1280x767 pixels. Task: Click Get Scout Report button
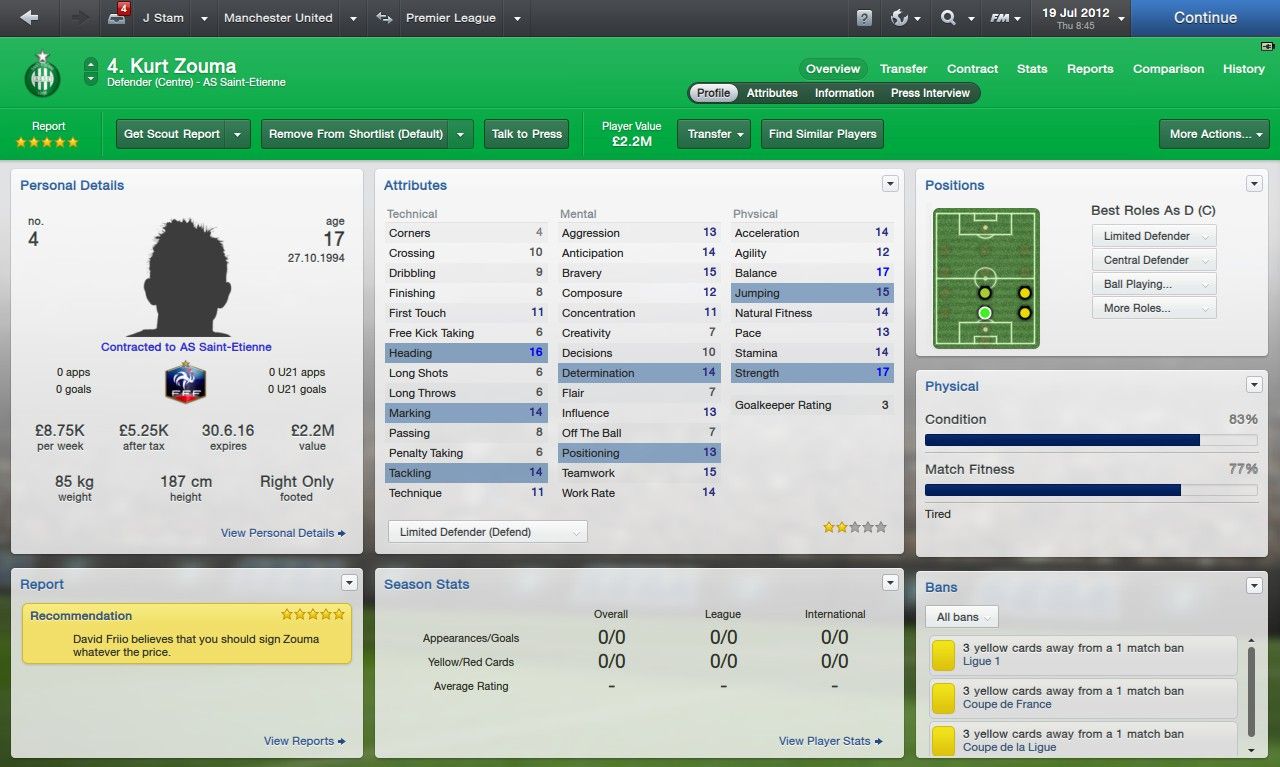point(171,134)
